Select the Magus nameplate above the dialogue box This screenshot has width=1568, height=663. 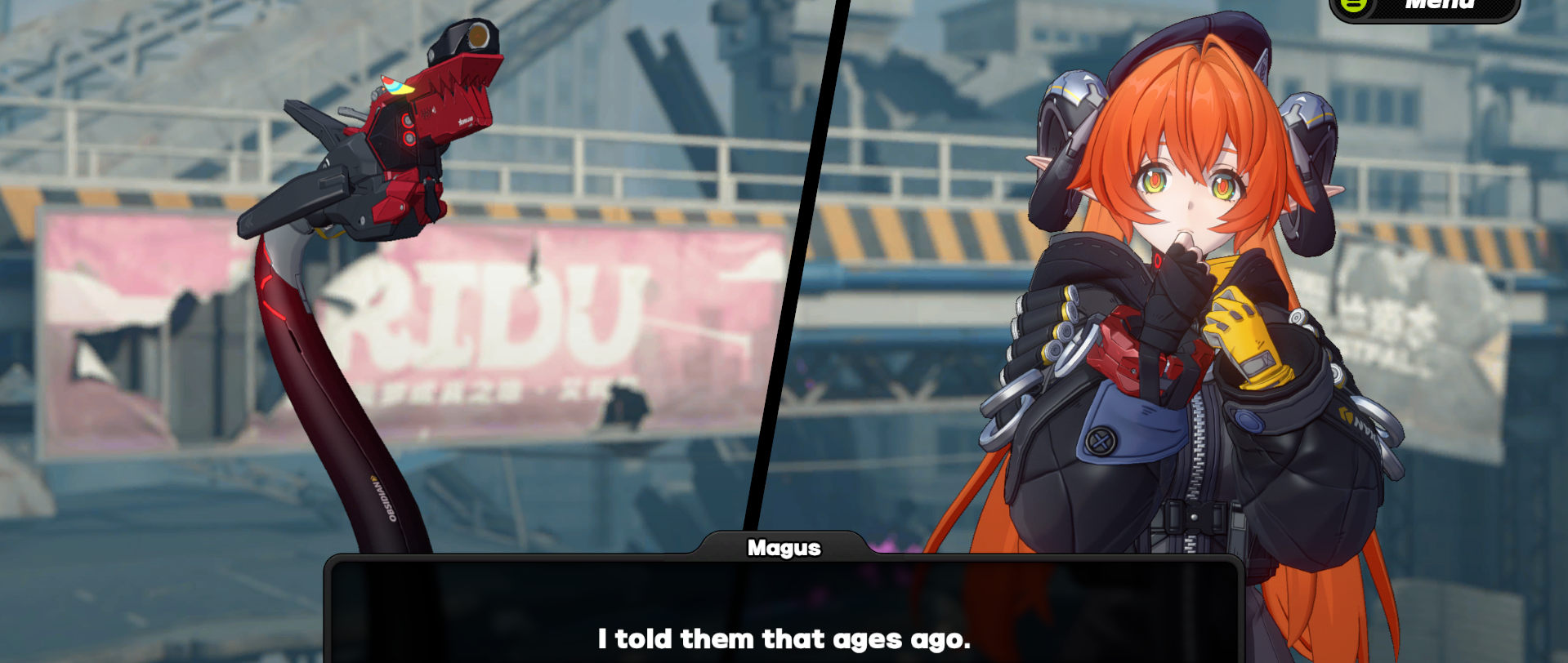[784, 548]
